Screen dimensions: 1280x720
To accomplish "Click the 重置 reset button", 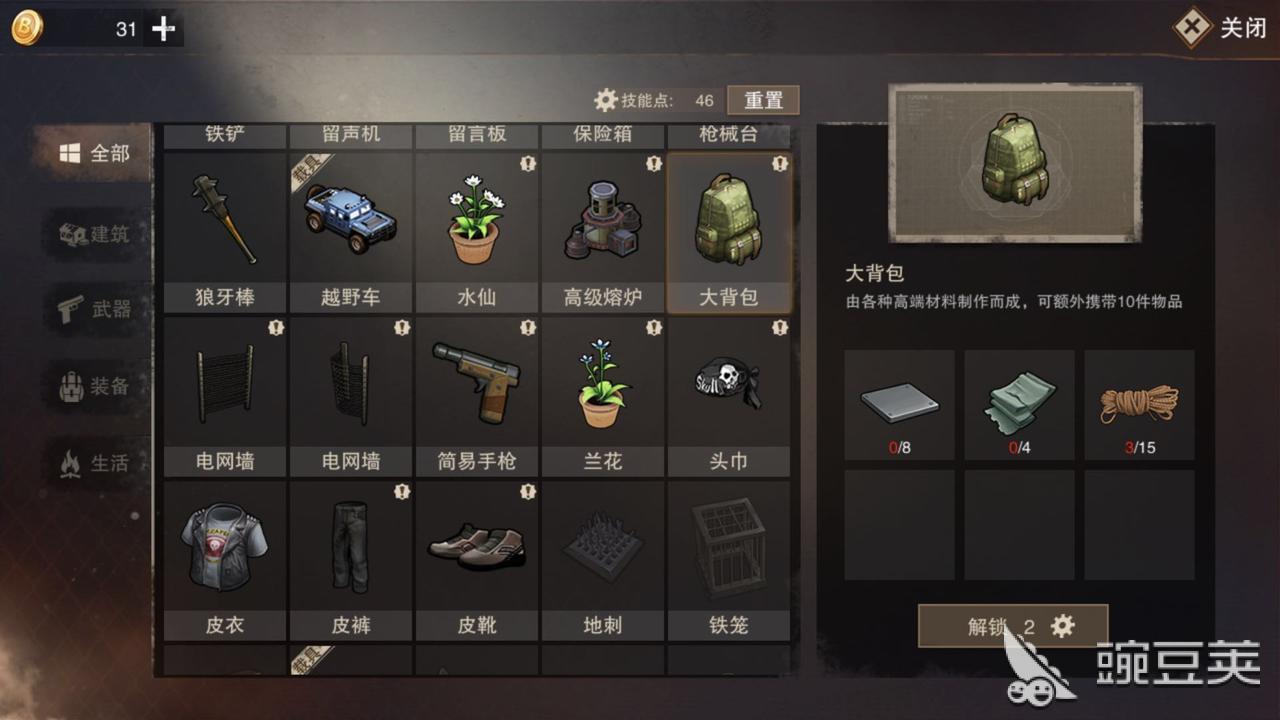I will 763,99.
